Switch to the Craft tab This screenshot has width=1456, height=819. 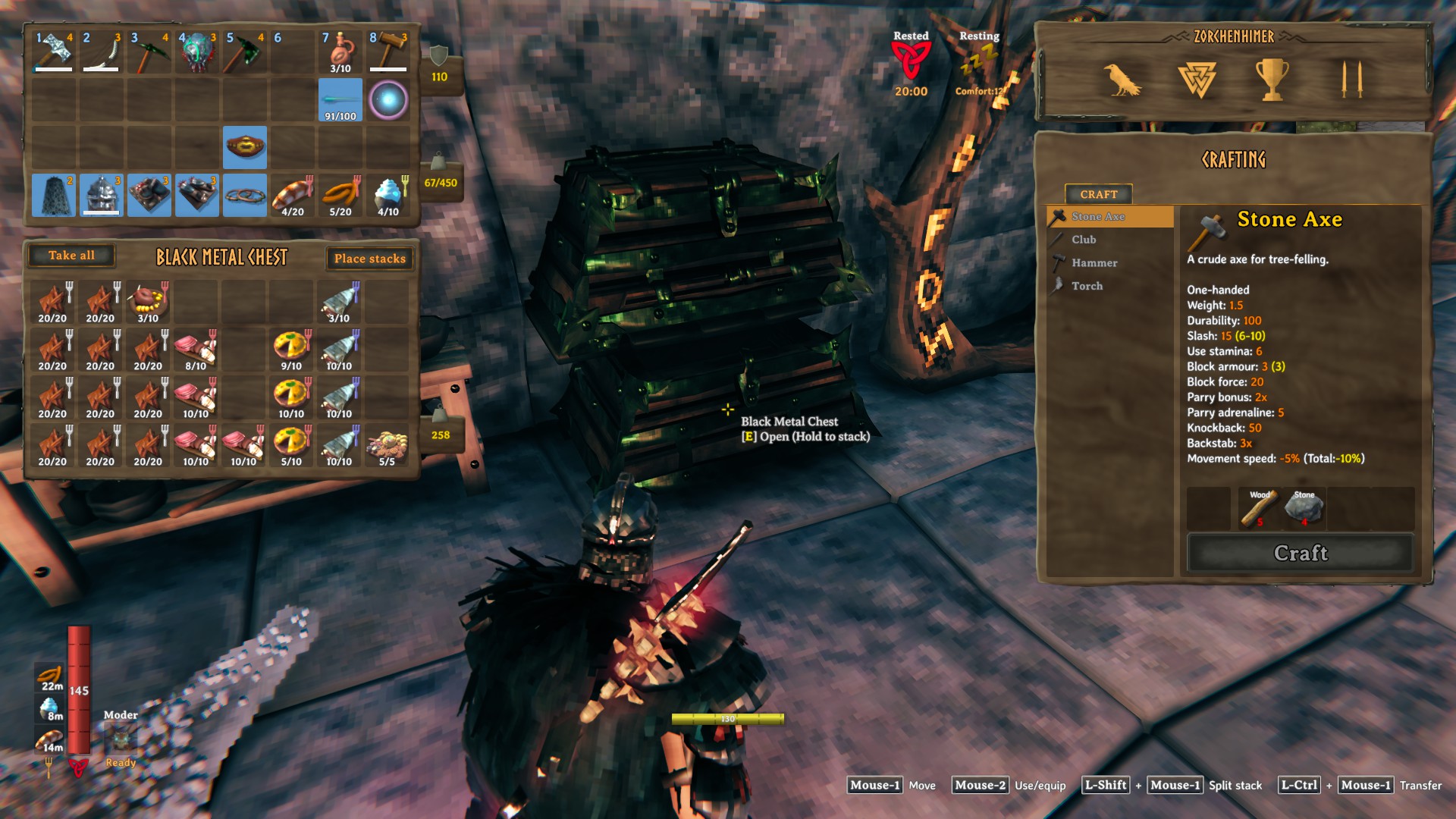pos(1098,194)
